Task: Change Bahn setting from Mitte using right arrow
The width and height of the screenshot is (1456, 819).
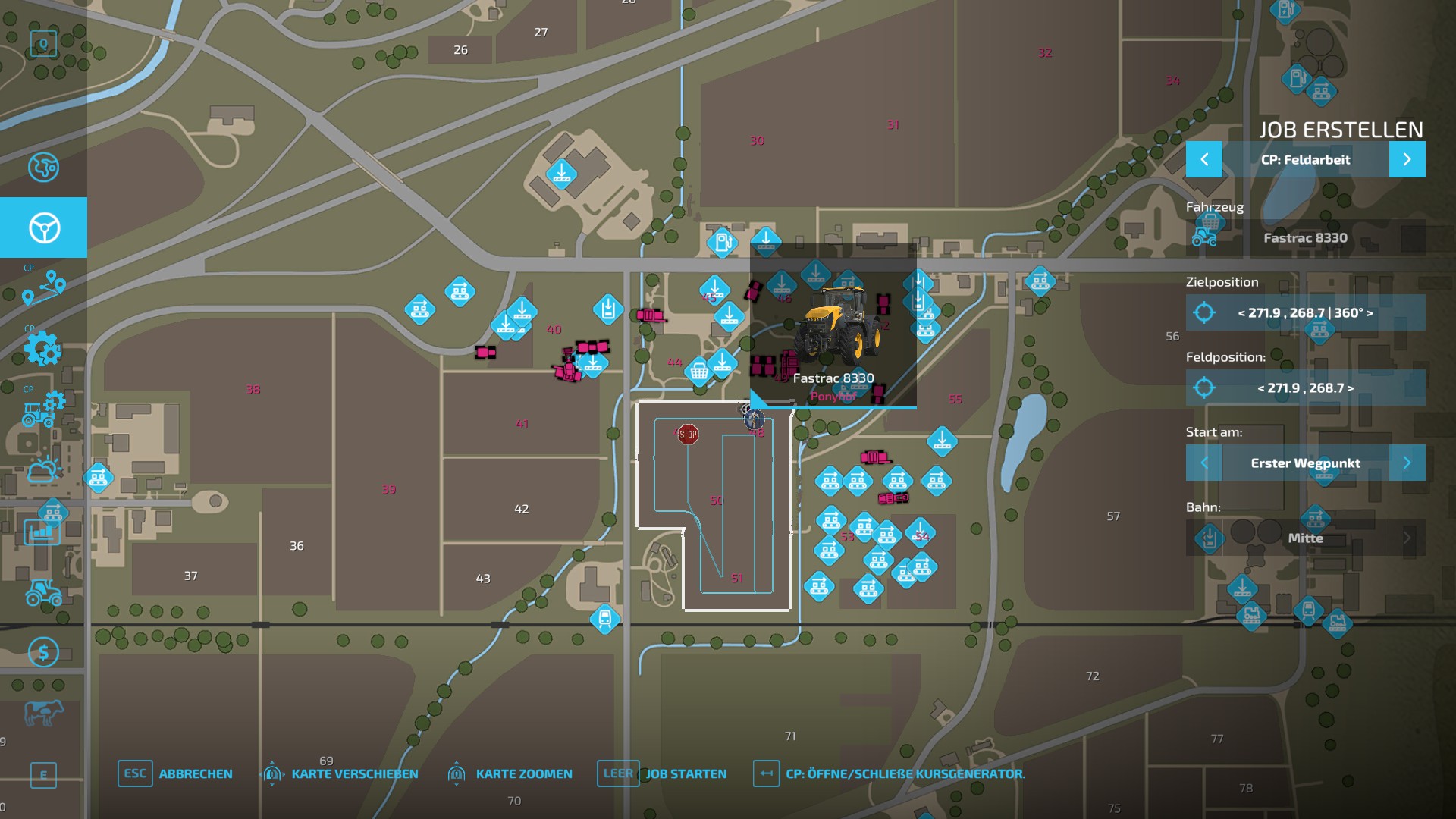Action: [1408, 538]
